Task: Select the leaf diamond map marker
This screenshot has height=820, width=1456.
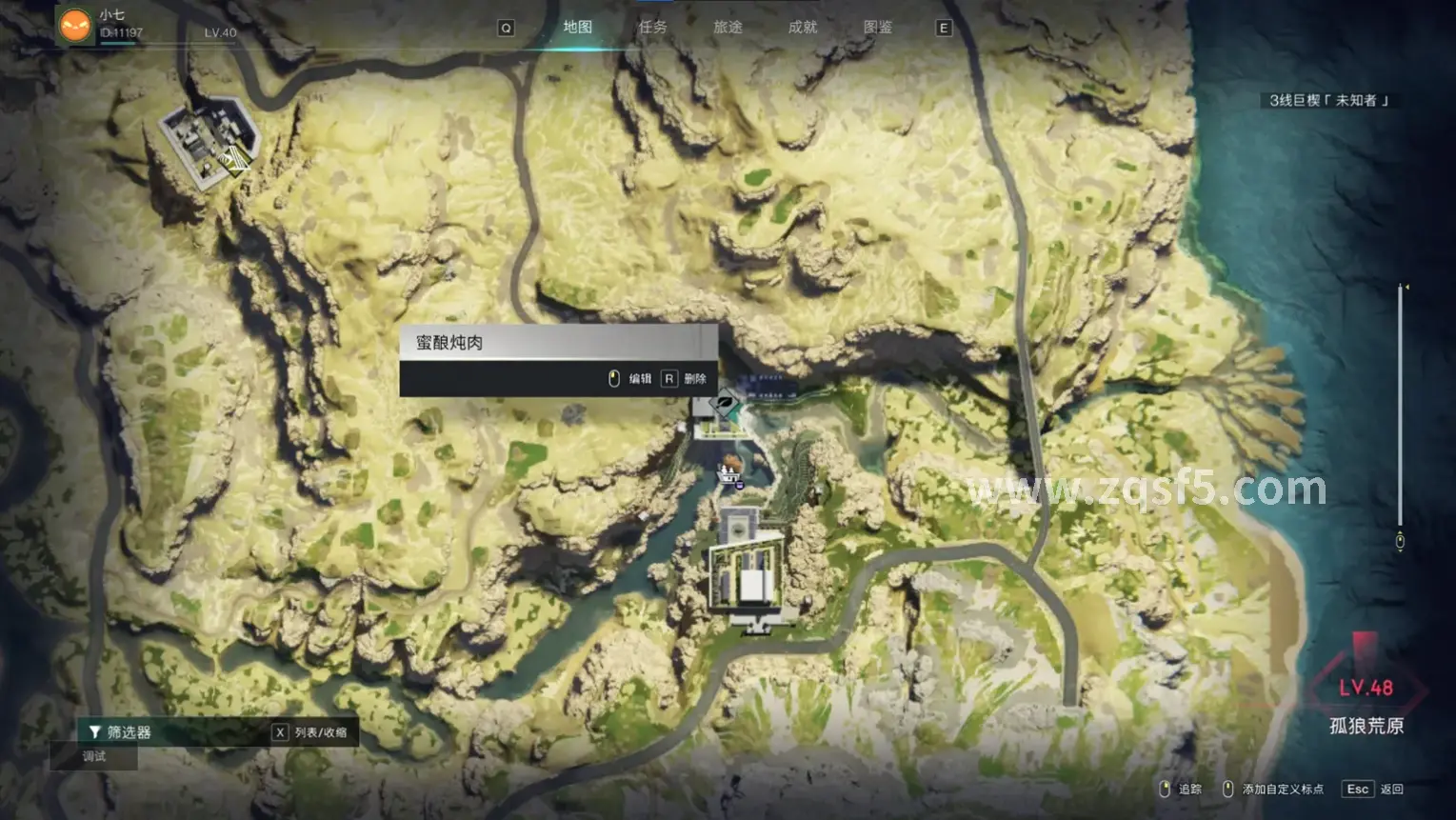Action: click(x=727, y=404)
